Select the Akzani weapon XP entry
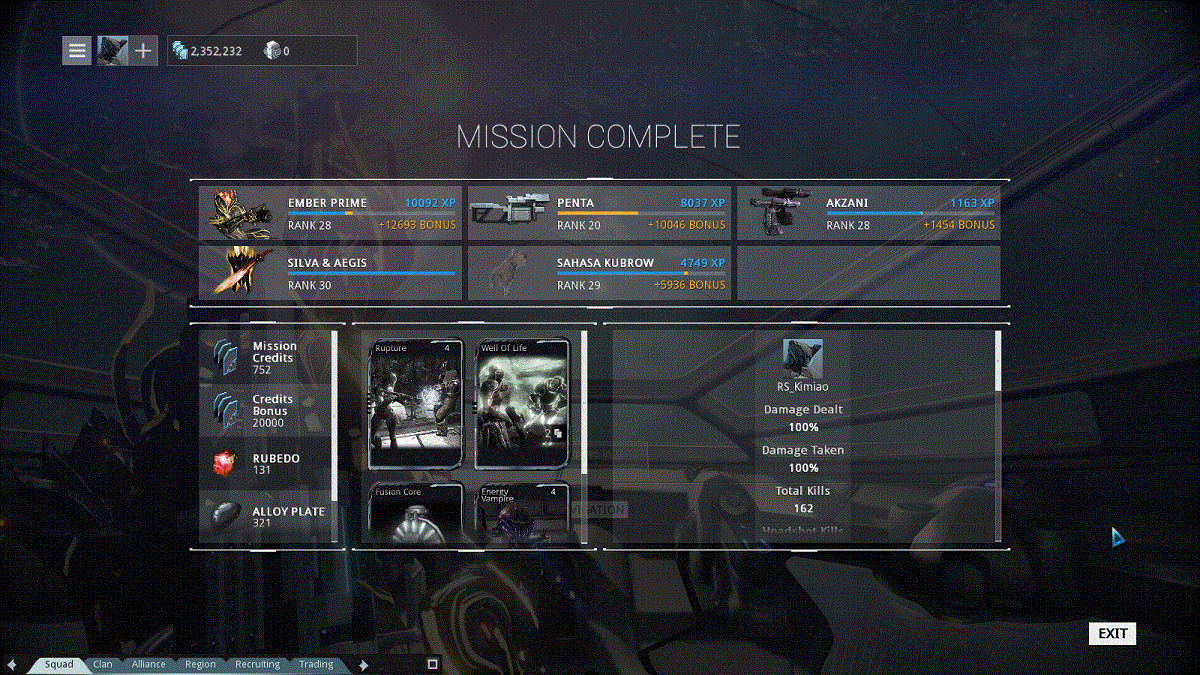This screenshot has width=1200, height=675. coord(868,213)
